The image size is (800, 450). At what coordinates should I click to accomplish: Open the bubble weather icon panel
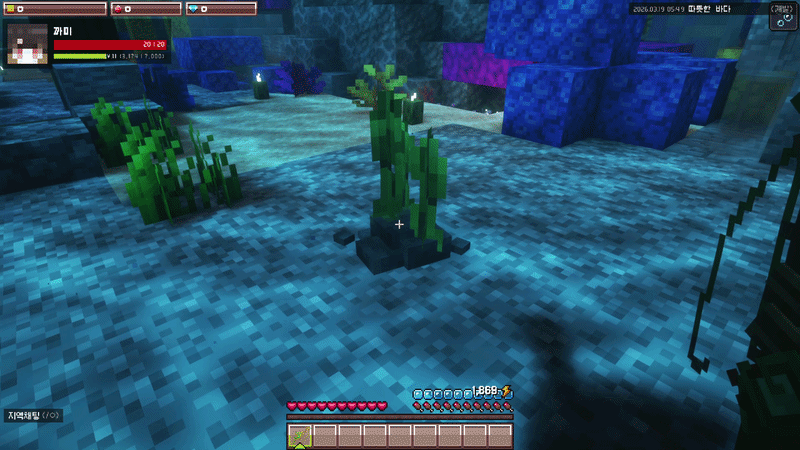coord(781,17)
